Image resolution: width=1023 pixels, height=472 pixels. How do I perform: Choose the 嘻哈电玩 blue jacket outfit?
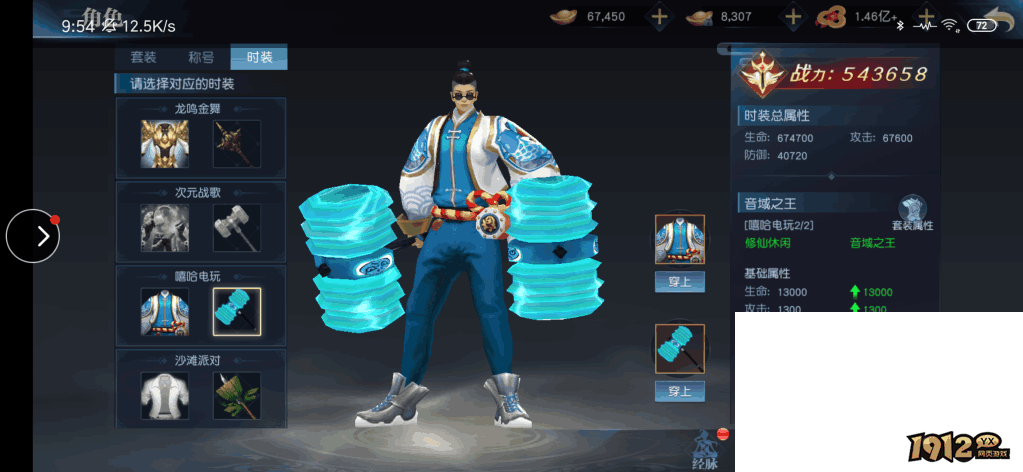click(x=165, y=312)
